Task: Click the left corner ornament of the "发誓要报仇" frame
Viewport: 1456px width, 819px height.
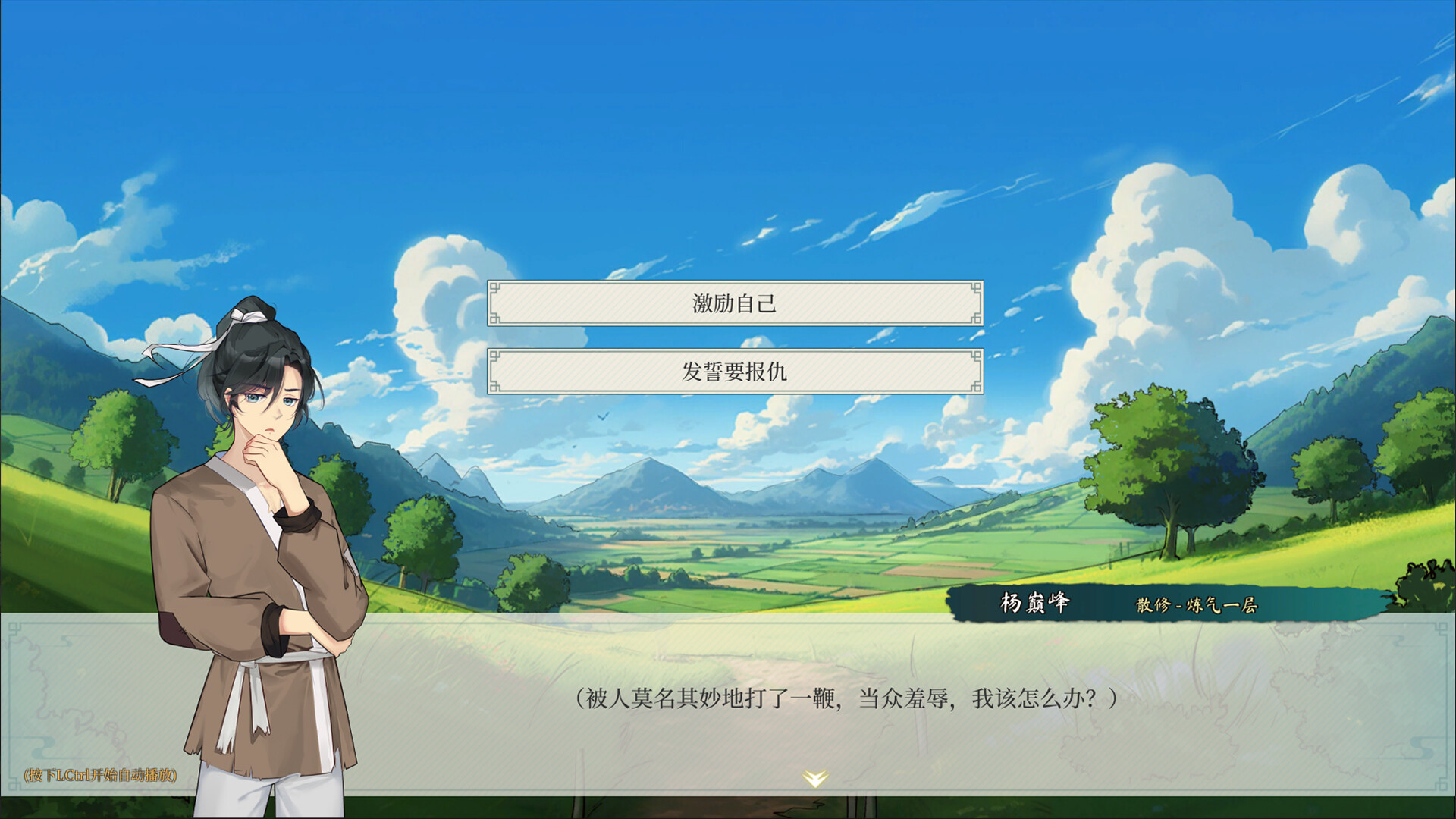Action: point(496,357)
